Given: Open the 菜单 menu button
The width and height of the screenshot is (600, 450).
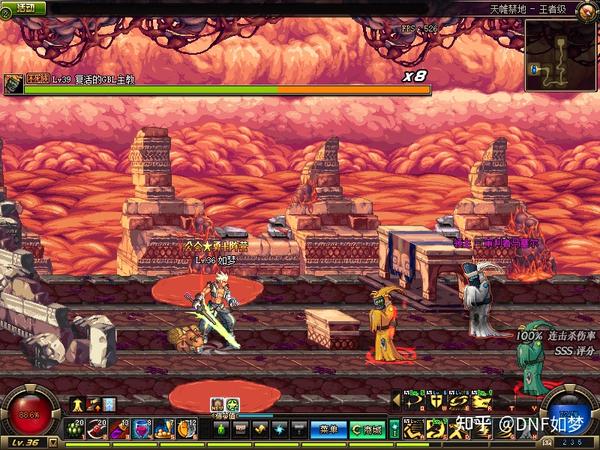Looking at the screenshot, I should click(327, 429).
